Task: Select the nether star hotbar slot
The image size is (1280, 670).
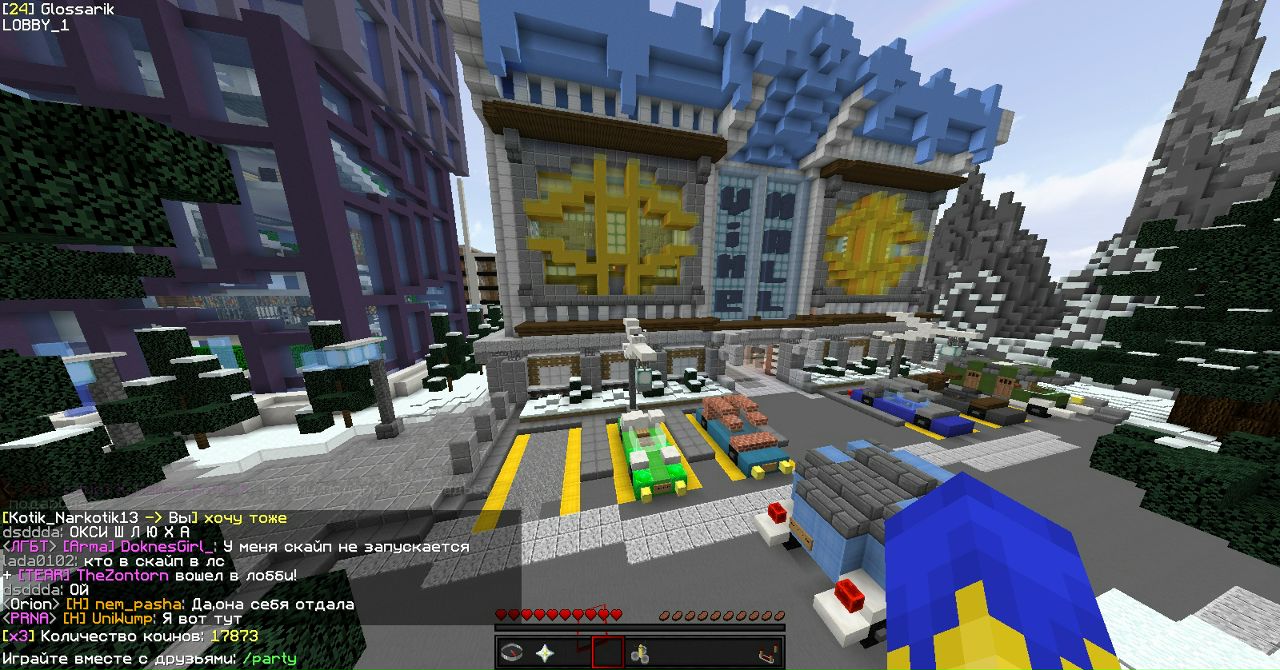Action: (x=544, y=653)
